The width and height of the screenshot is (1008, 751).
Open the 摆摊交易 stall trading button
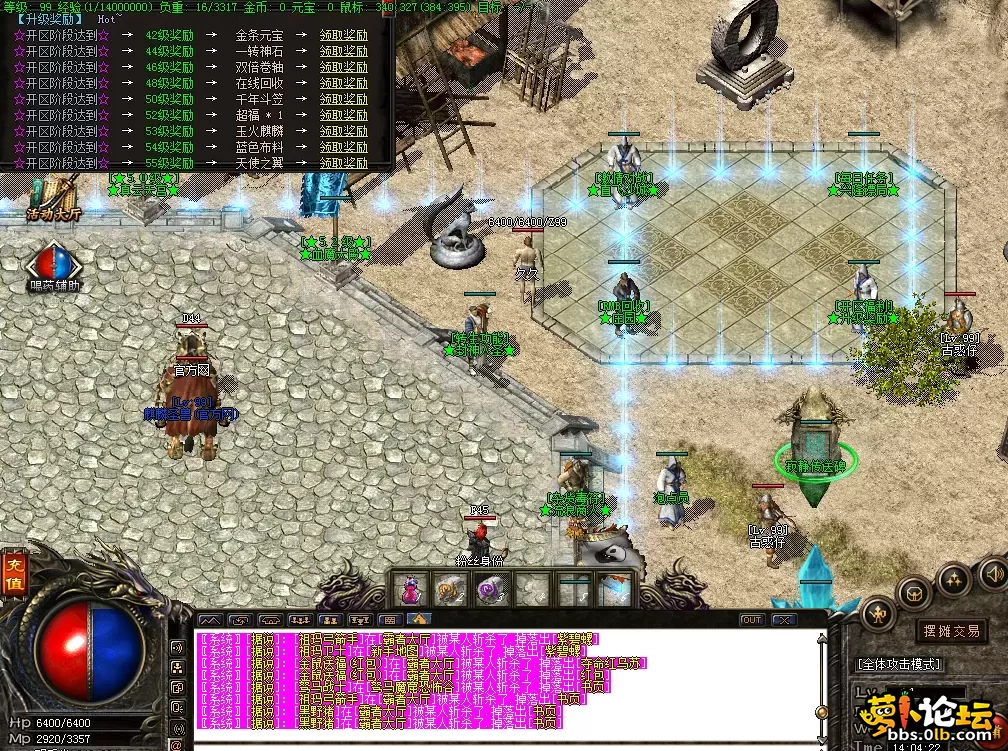tap(952, 631)
